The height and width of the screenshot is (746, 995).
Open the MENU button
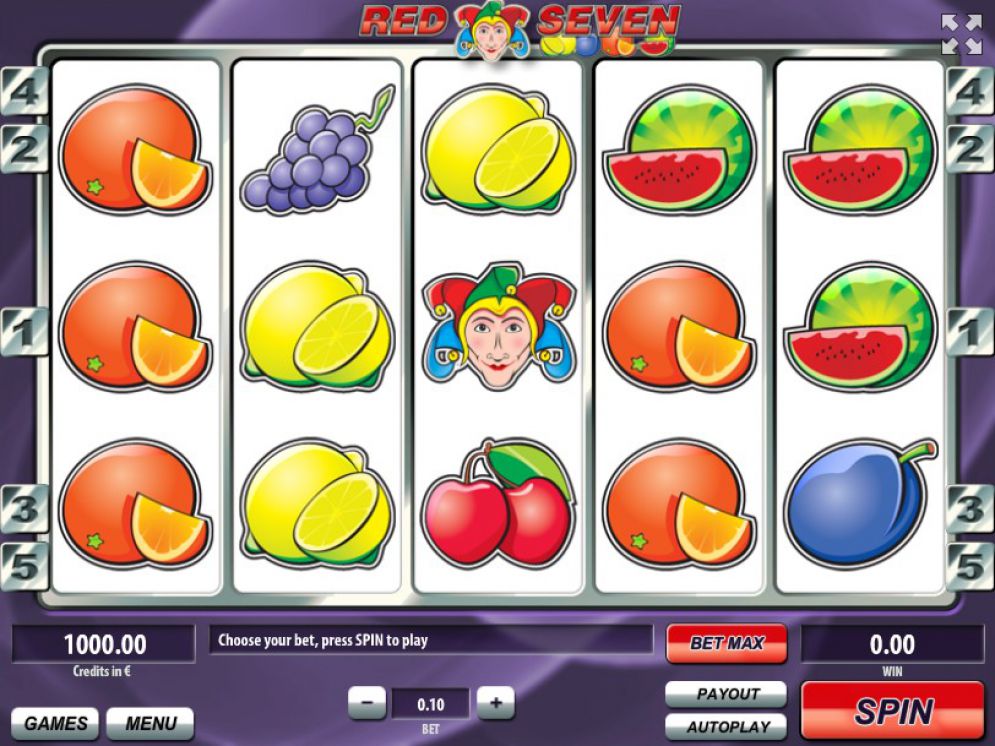pos(150,723)
